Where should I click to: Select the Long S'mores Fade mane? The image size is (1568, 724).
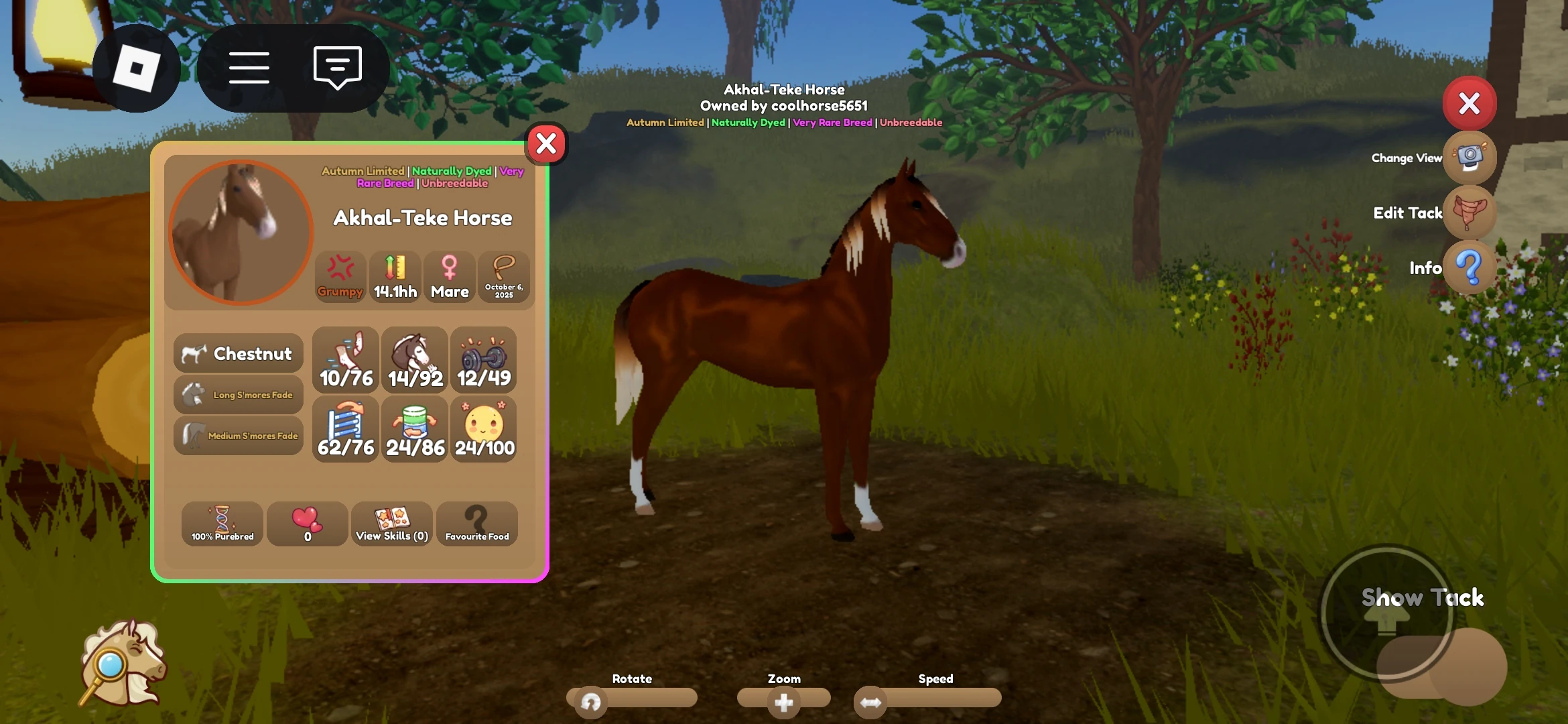(x=239, y=394)
